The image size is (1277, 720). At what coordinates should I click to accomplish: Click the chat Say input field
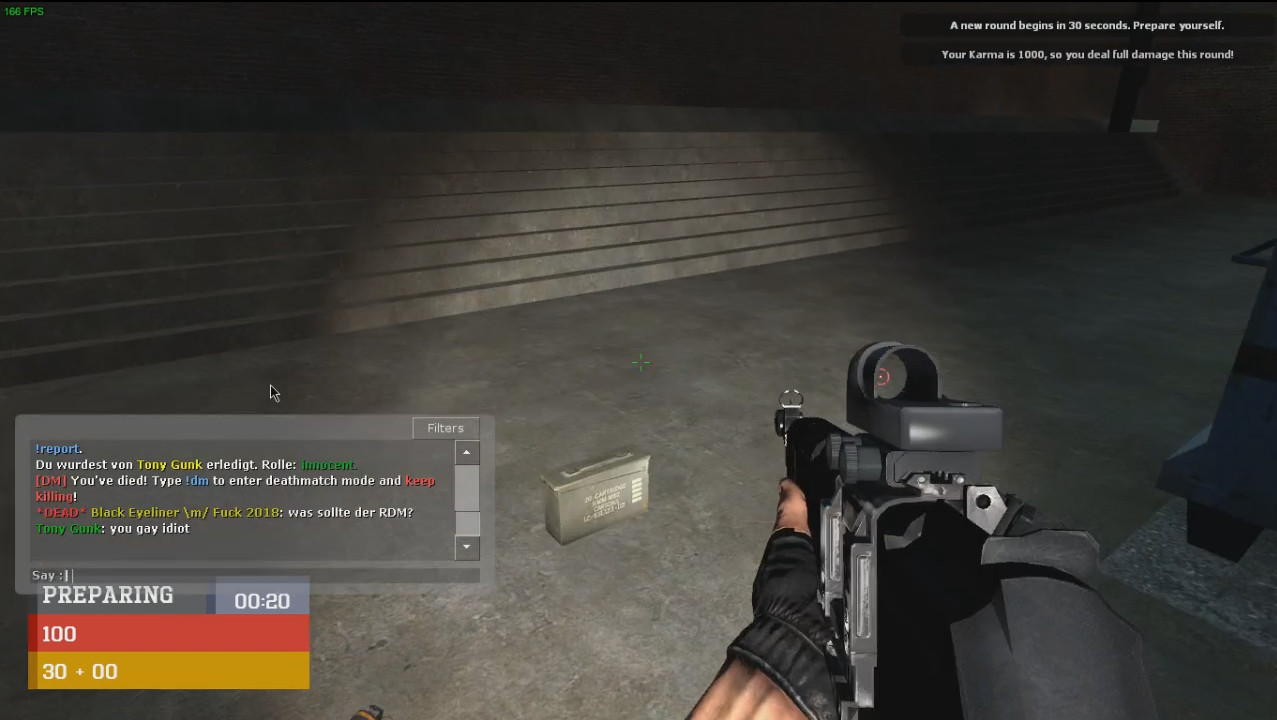click(270, 575)
